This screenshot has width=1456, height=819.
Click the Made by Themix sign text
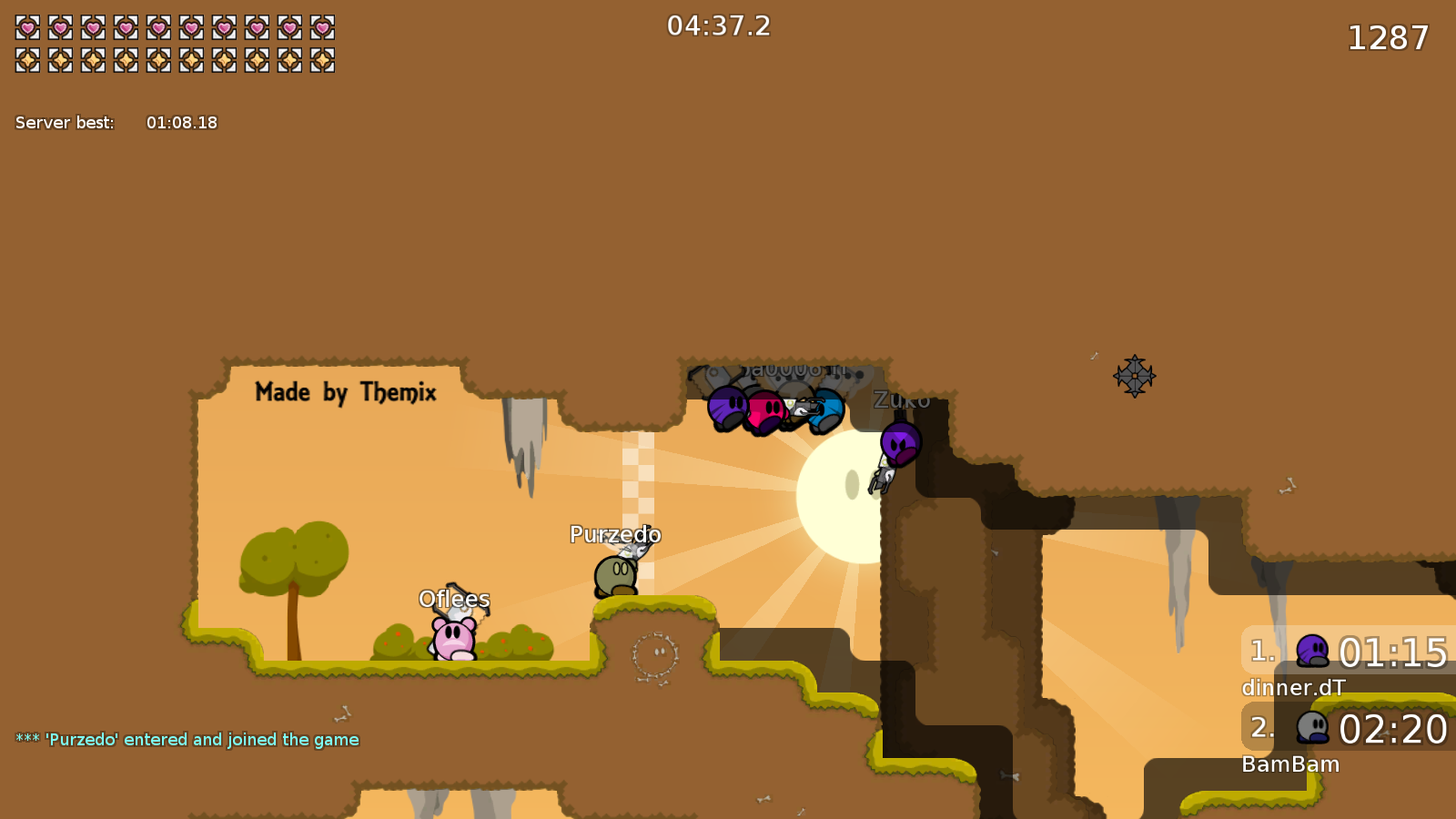[346, 393]
